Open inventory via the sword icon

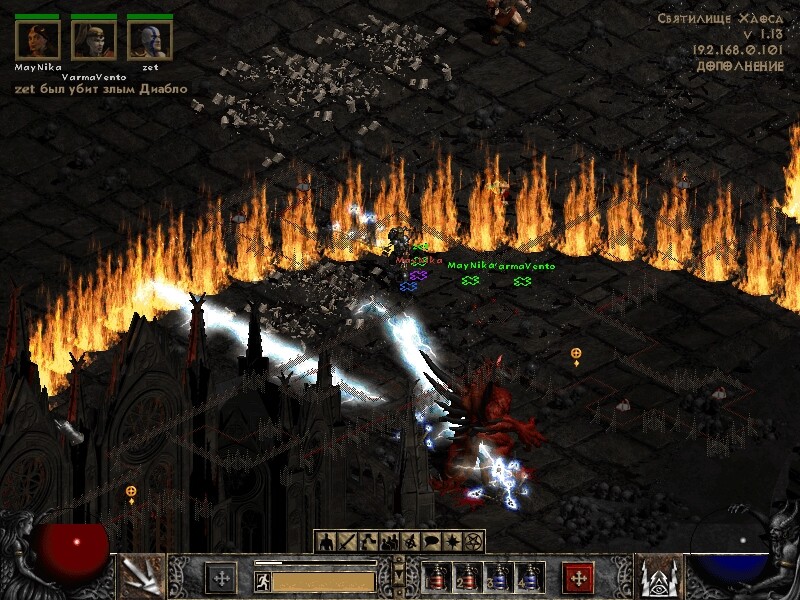(x=347, y=541)
